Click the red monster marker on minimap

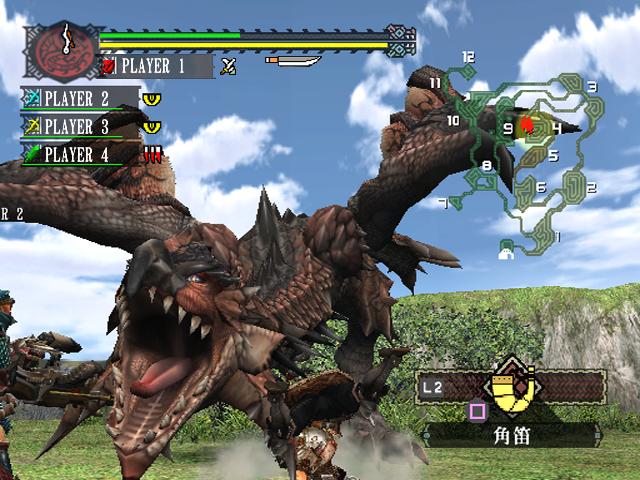pos(527,127)
